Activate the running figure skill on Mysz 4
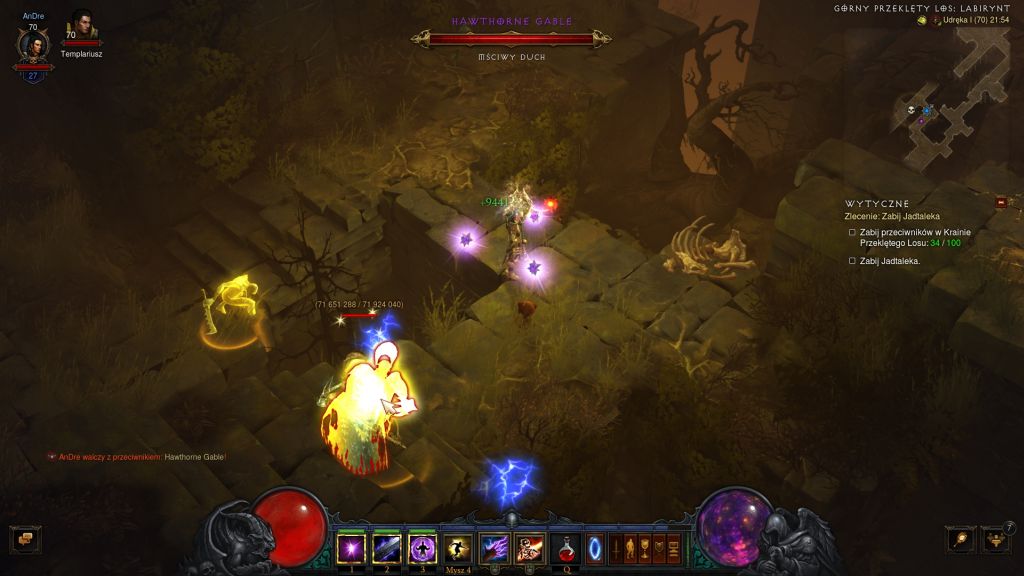This screenshot has height=576, width=1024. pos(458,548)
